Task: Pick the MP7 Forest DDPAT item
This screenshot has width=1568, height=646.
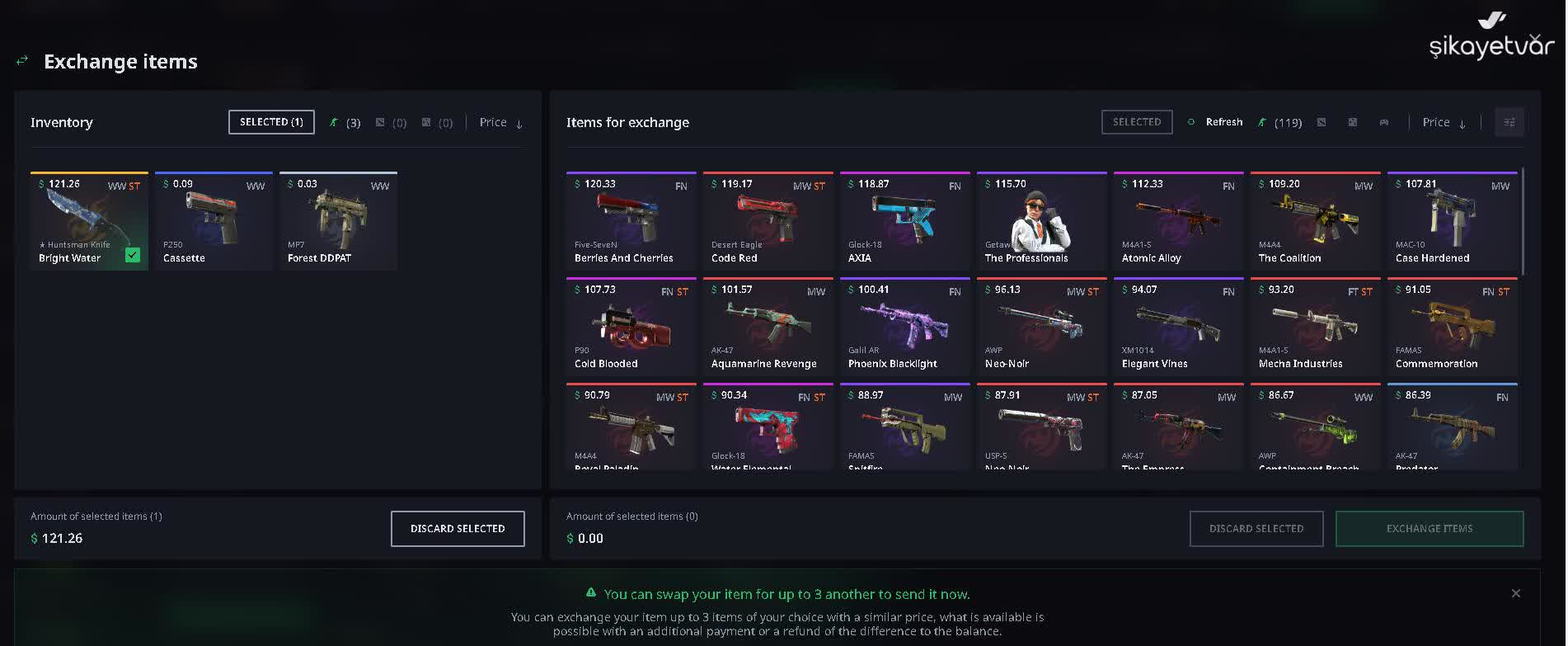Action: click(x=338, y=221)
